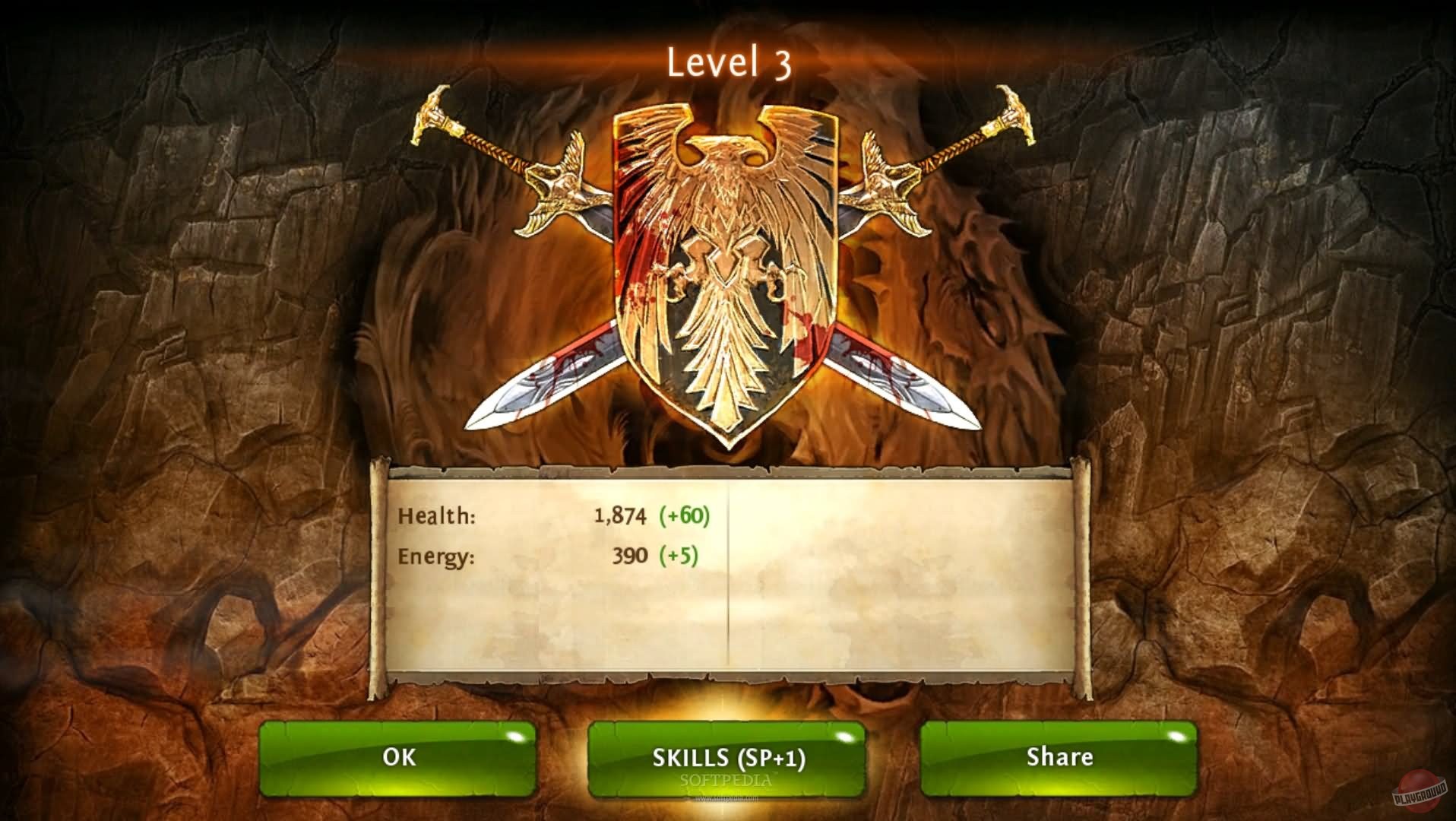This screenshot has height=821, width=1456.
Task: Select the Energy stat label
Action: tap(438, 556)
